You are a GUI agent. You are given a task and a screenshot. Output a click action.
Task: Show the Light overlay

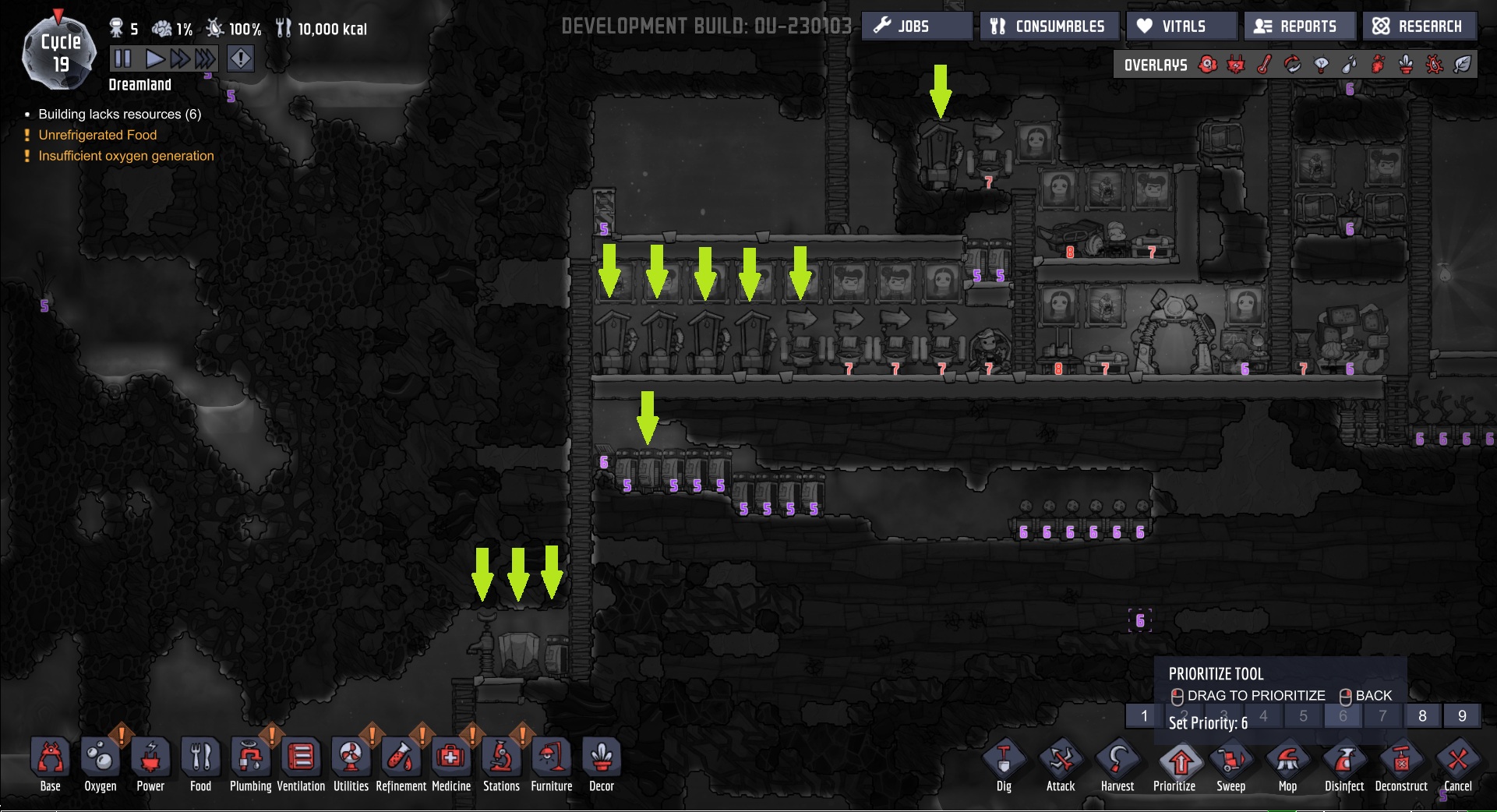tap(1321, 64)
